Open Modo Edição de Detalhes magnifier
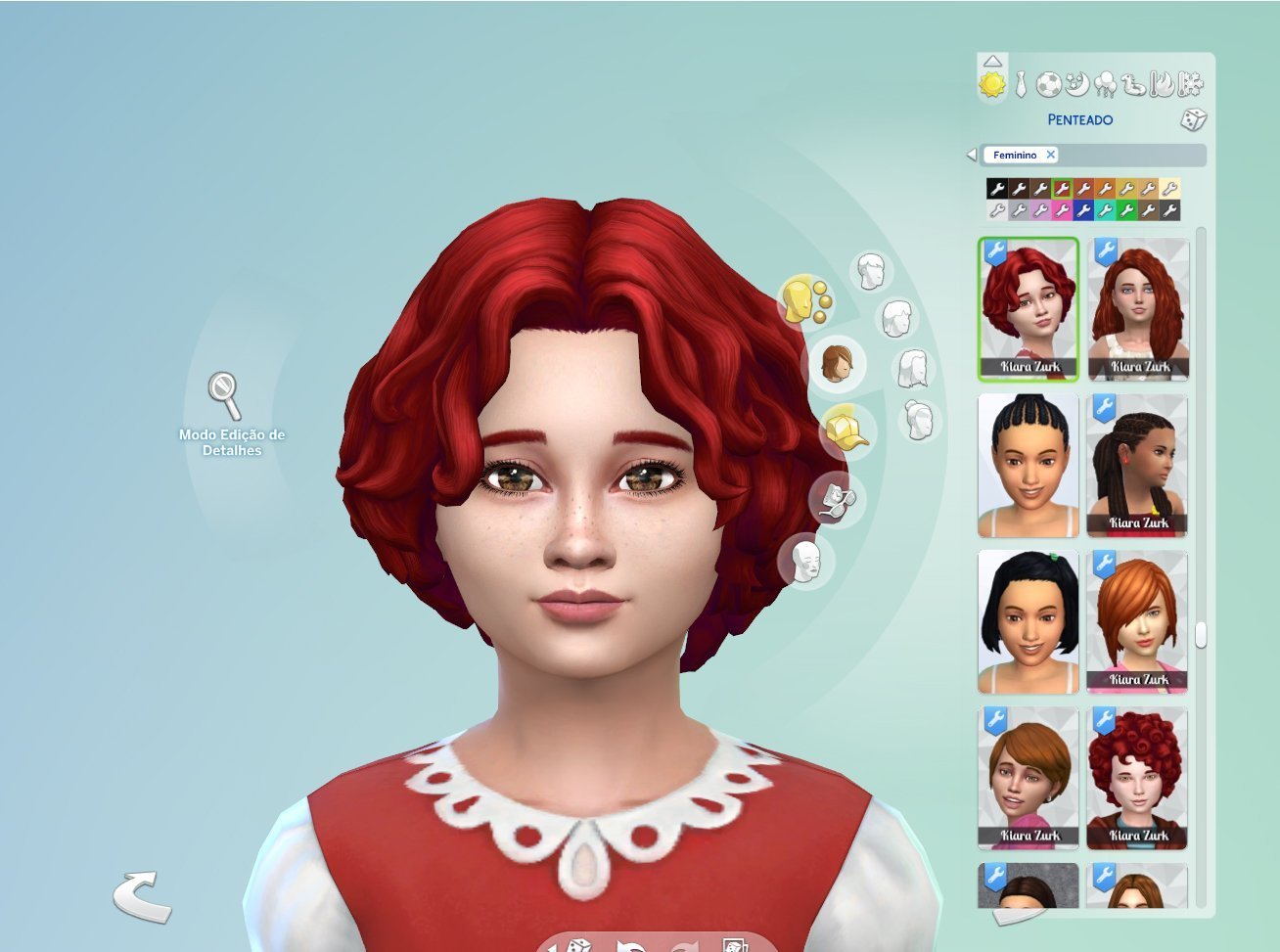 pos(225,394)
